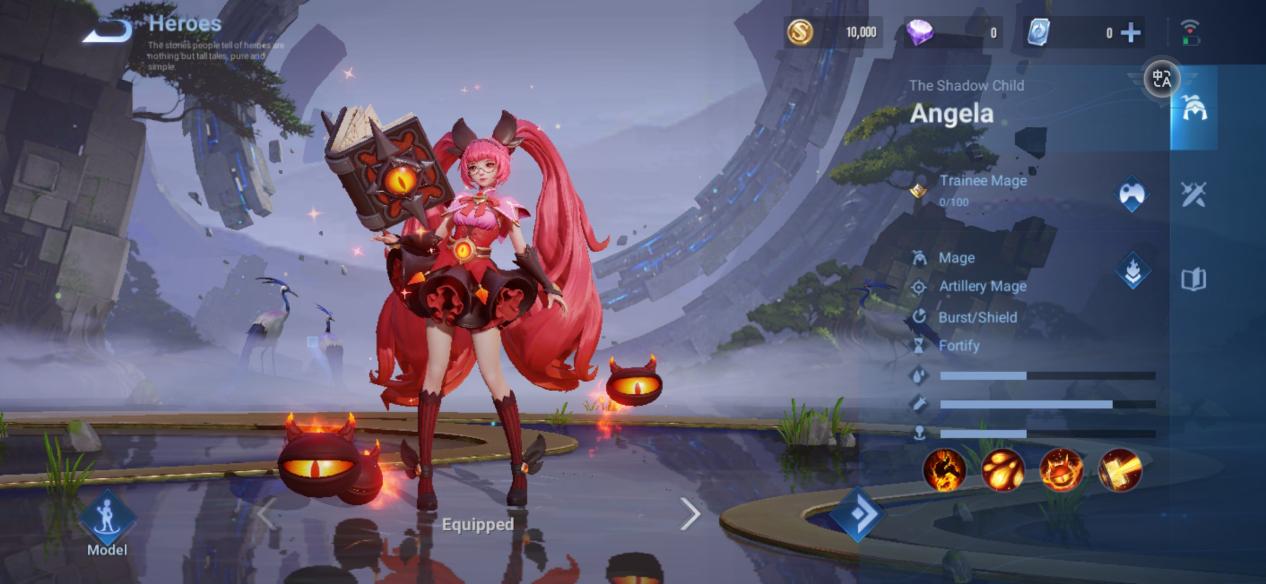Toggle the language translation button
This screenshot has height=584, width=1266.
coord(1161,78)
